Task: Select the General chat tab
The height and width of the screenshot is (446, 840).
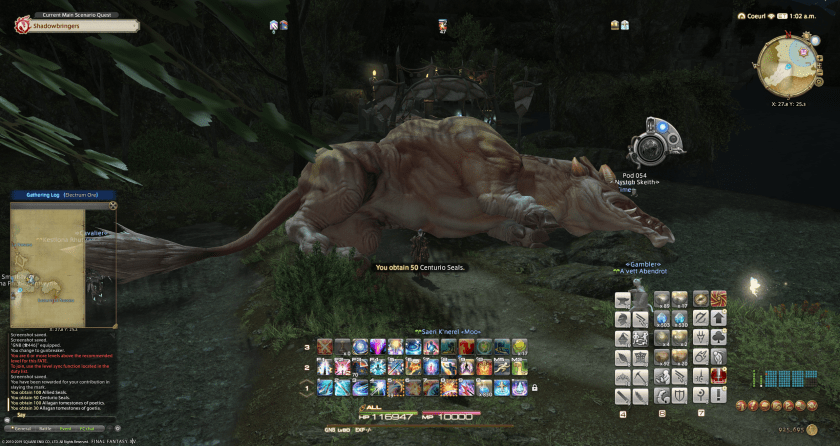Action: tap(23, 428)
